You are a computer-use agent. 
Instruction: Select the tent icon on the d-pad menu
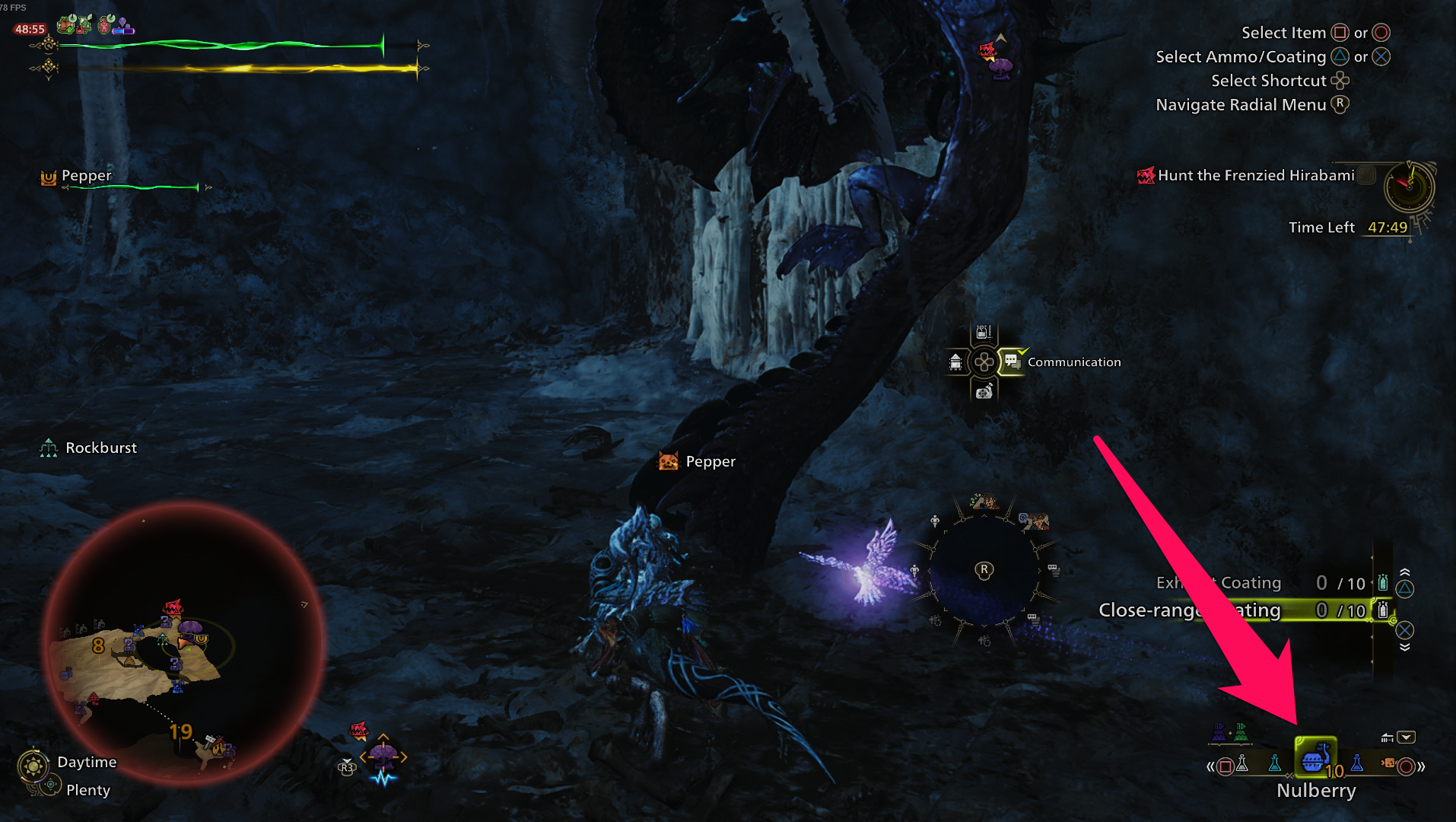point(955,362)
